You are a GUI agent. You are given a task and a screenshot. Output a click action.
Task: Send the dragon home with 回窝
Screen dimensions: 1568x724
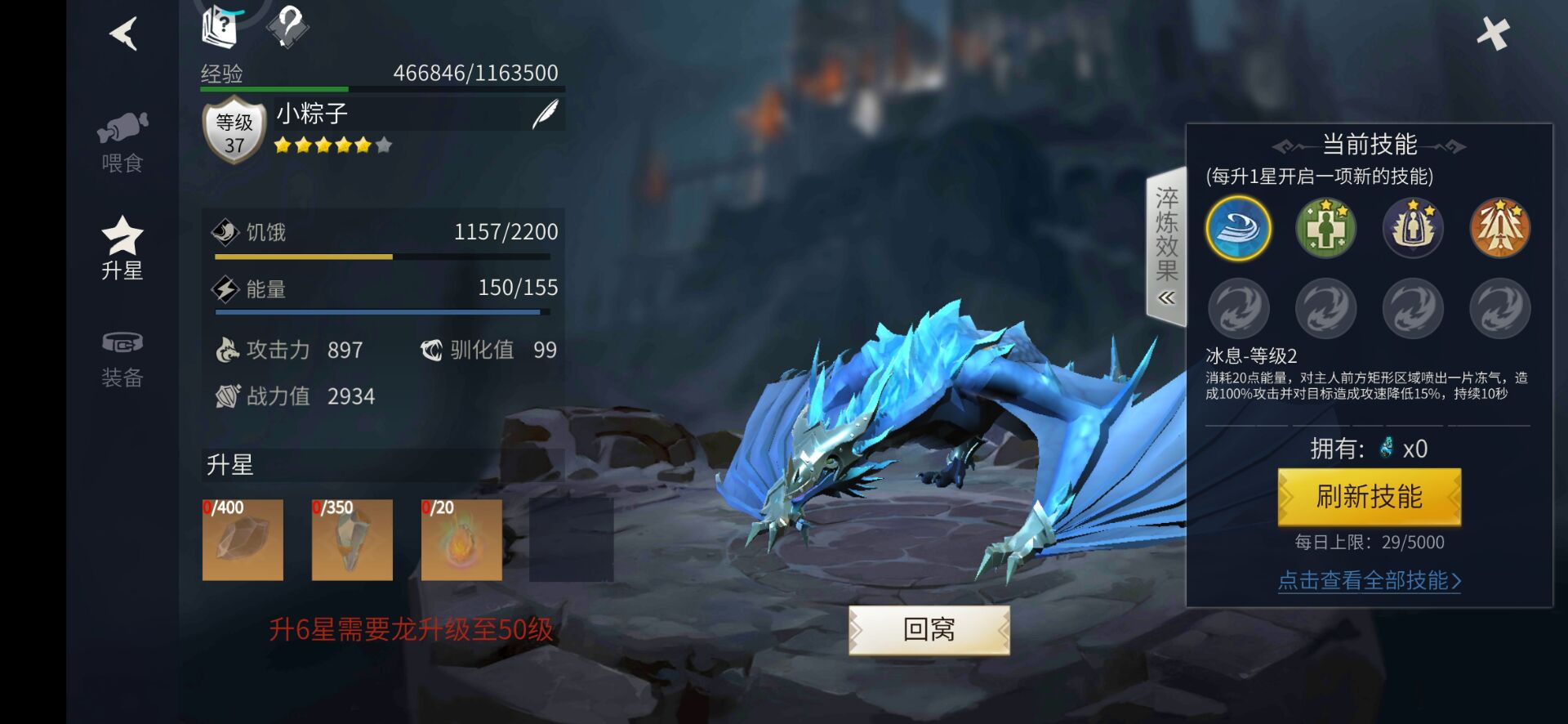coord(929,629)
